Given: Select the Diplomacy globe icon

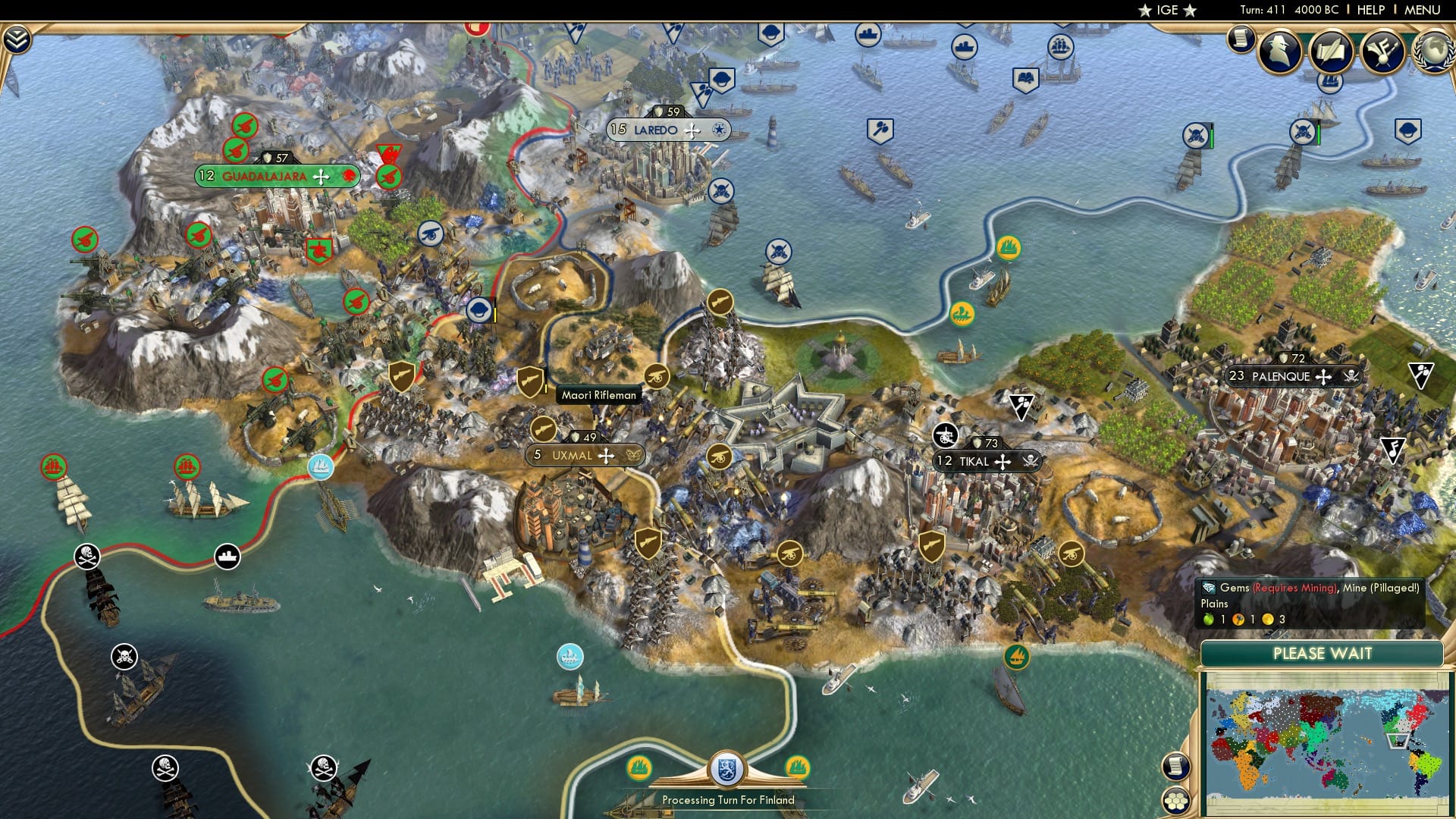Looking at the screenshot, I should tap(1432, 49).
